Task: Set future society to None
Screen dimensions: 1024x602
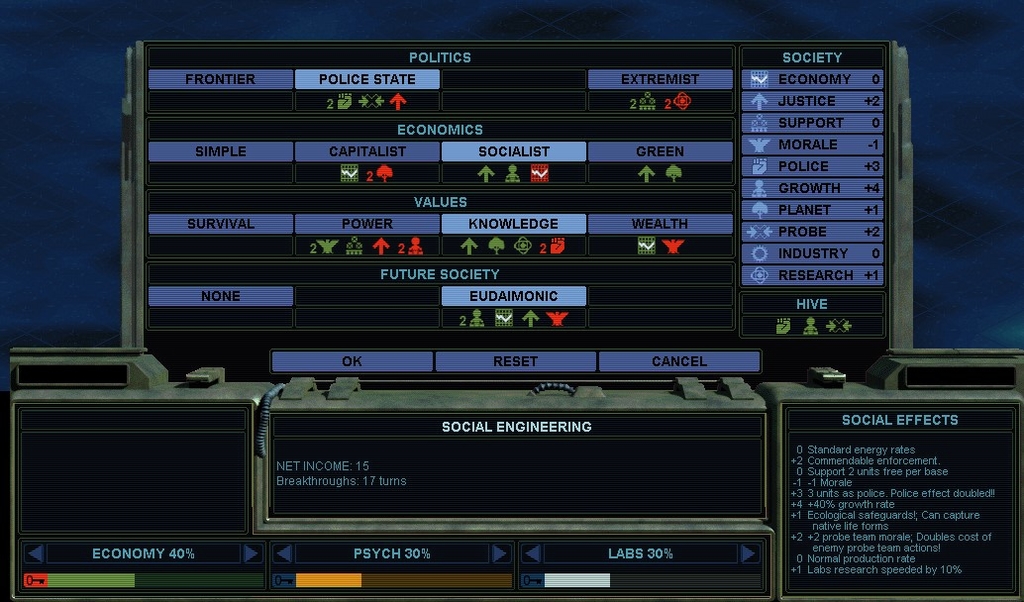Action: [x=220, y=295]
